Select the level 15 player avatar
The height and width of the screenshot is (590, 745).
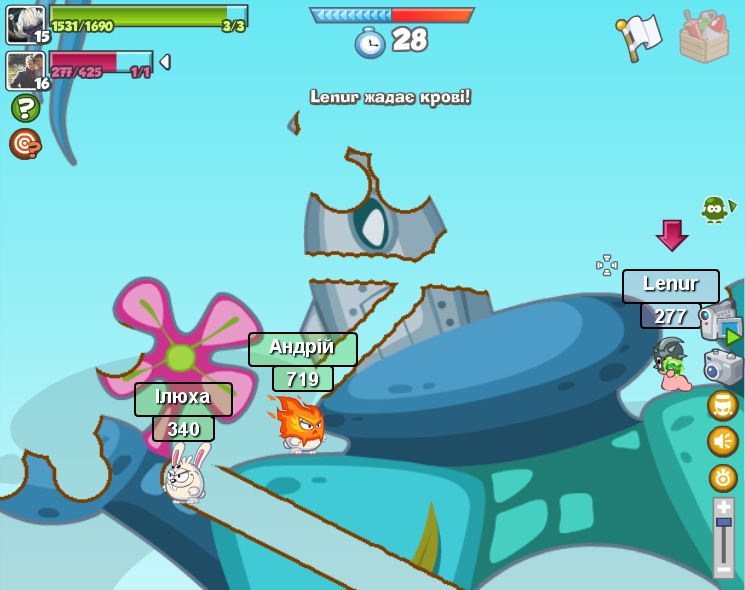[x=25, y=24]
